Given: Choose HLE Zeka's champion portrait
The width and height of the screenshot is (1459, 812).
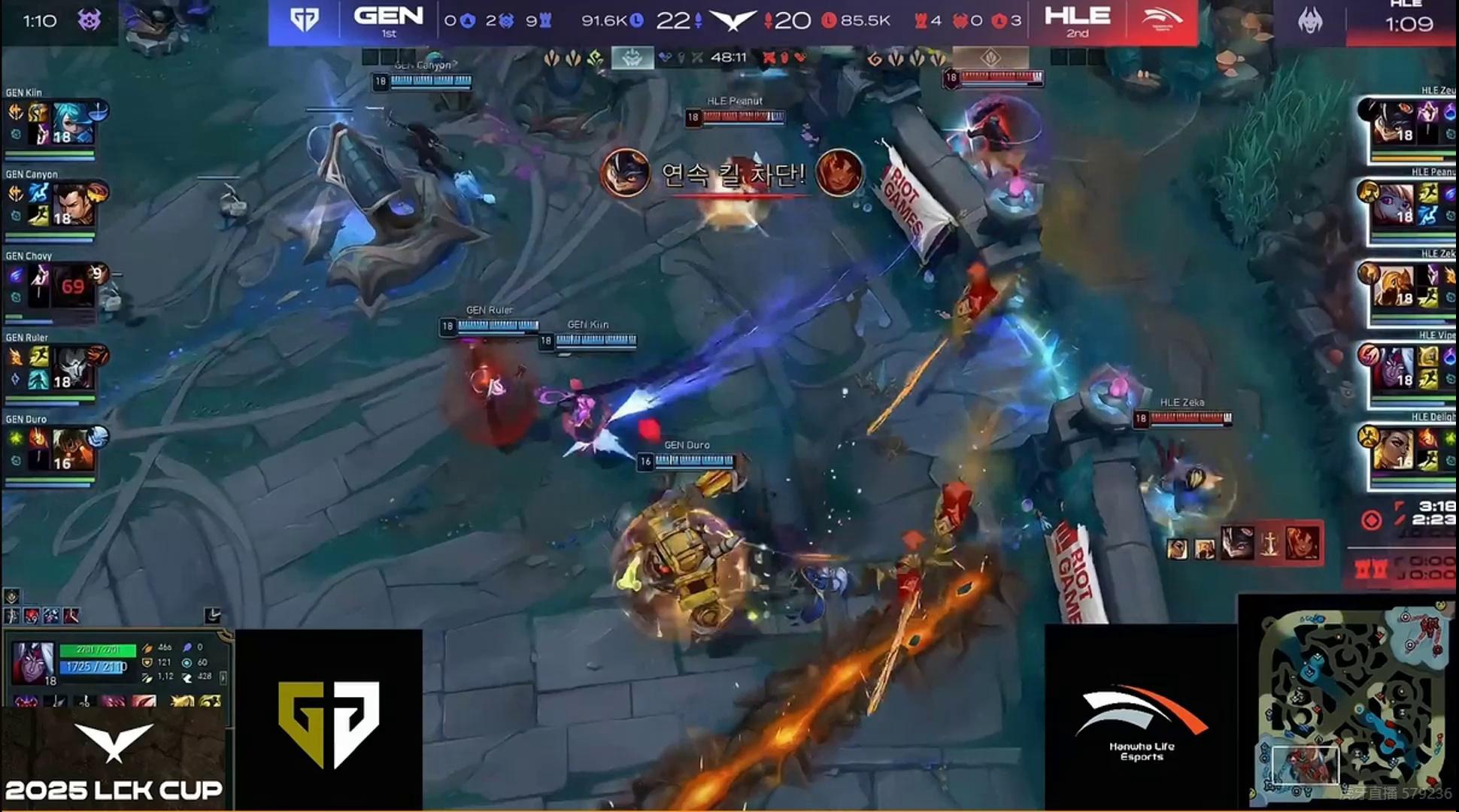Looking at the screenshot, I should (x=1393, y=286).
